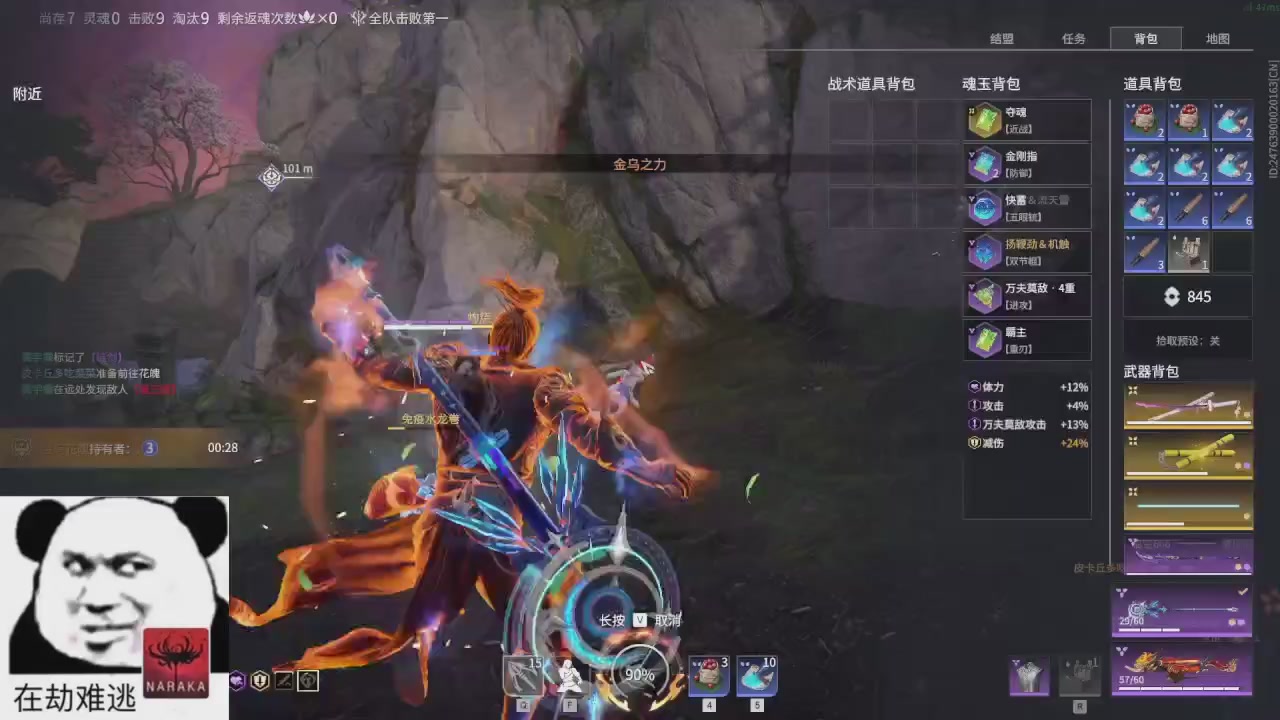This screenshot has height=720, width=1280.
Task: Select the 结盟 alliance tab
Action: tap(1001, 39)
